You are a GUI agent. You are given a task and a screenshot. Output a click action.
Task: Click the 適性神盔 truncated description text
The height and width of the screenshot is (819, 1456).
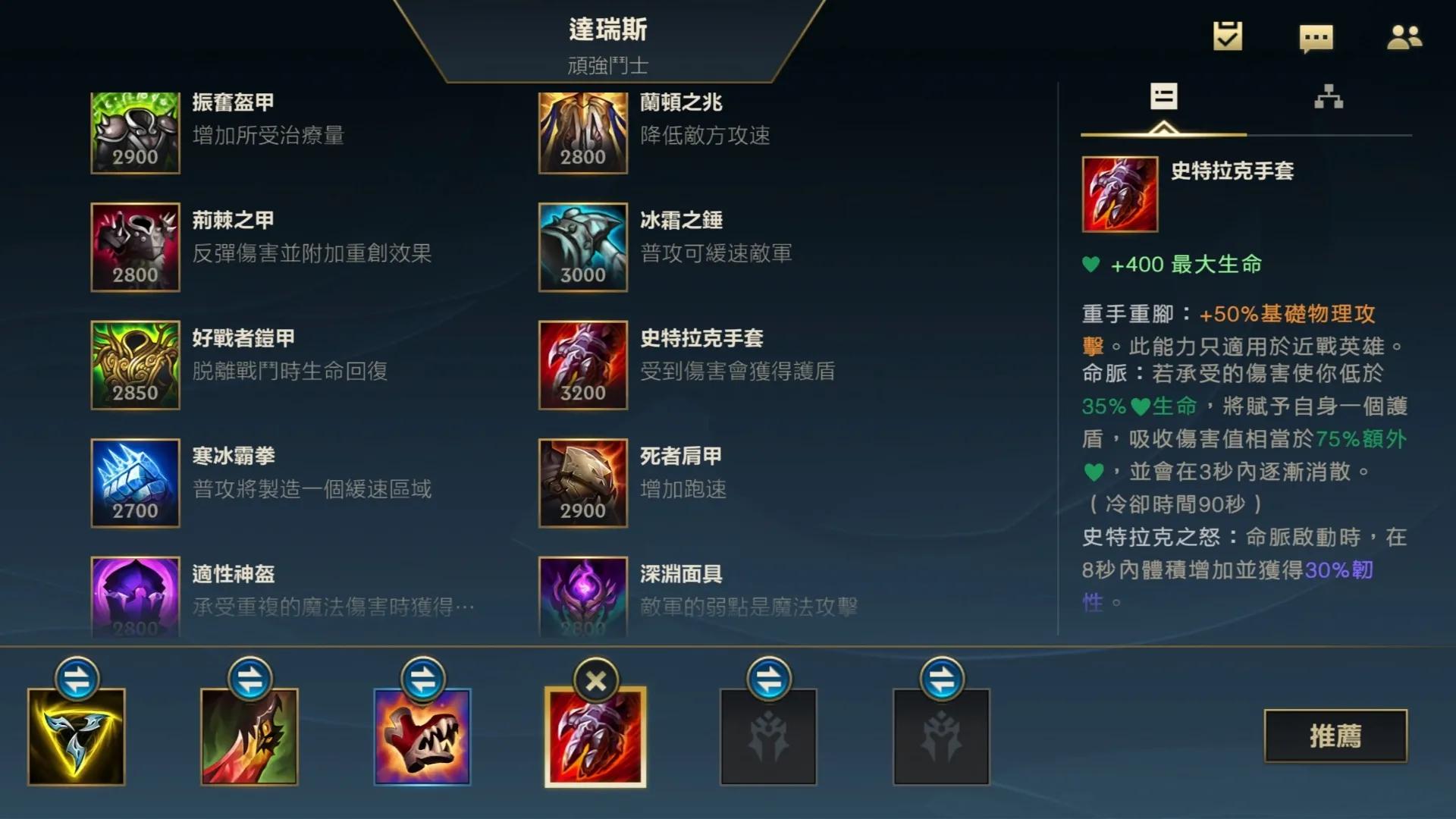point(331,607)
